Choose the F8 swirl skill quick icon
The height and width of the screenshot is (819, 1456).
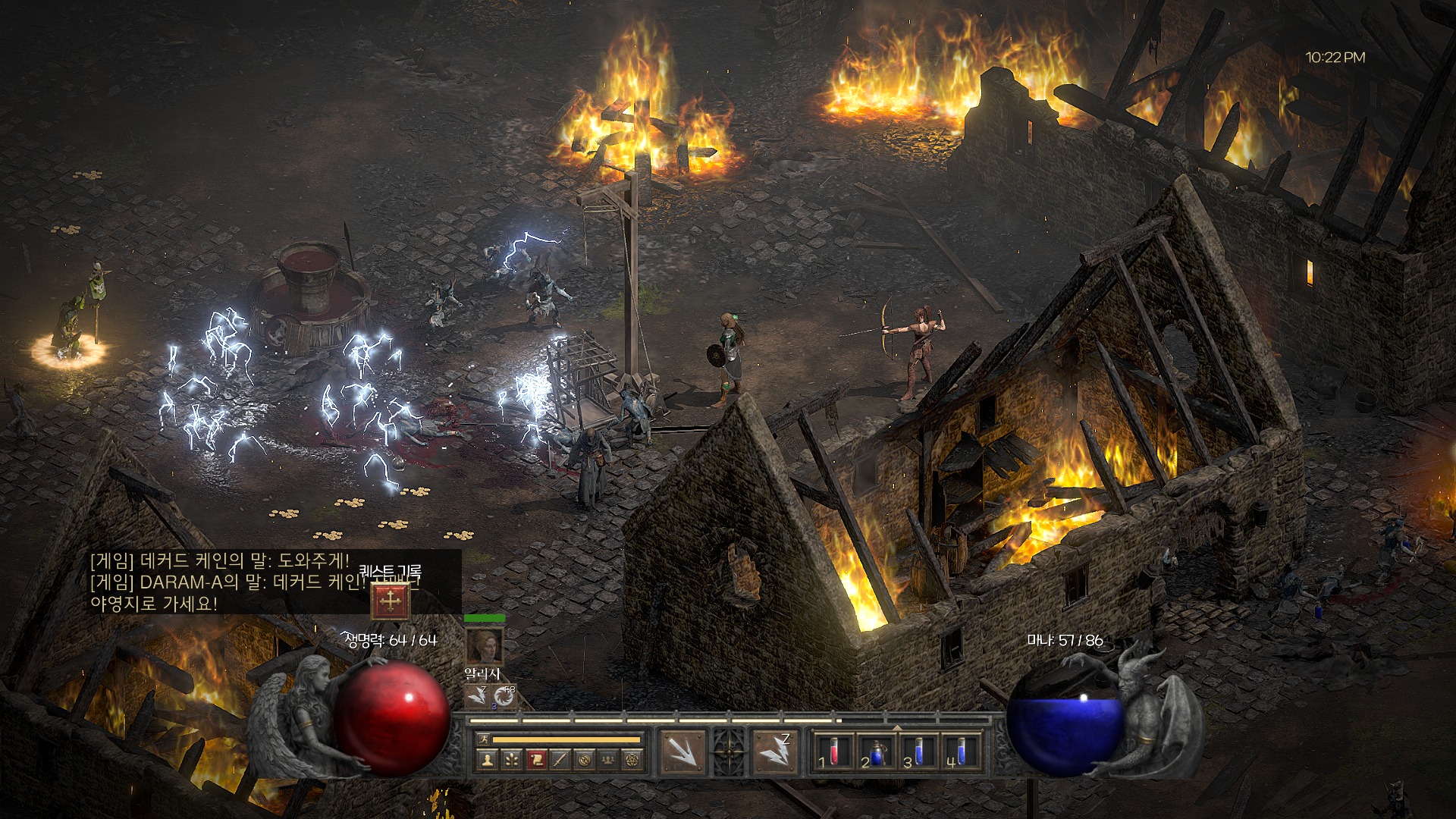point(504,696)
